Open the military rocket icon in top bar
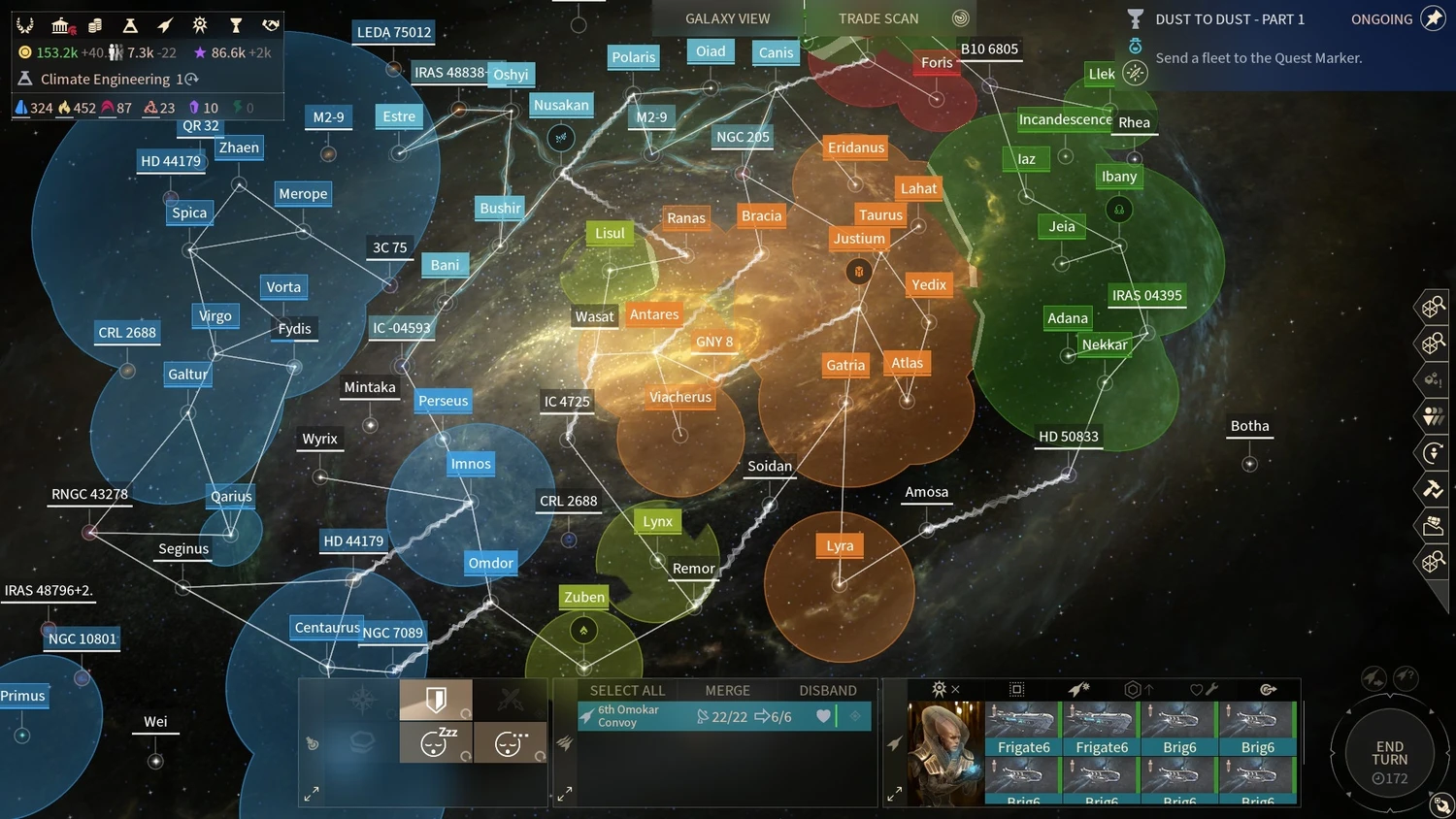This screenshot has height=819, width=1456. 165,25
